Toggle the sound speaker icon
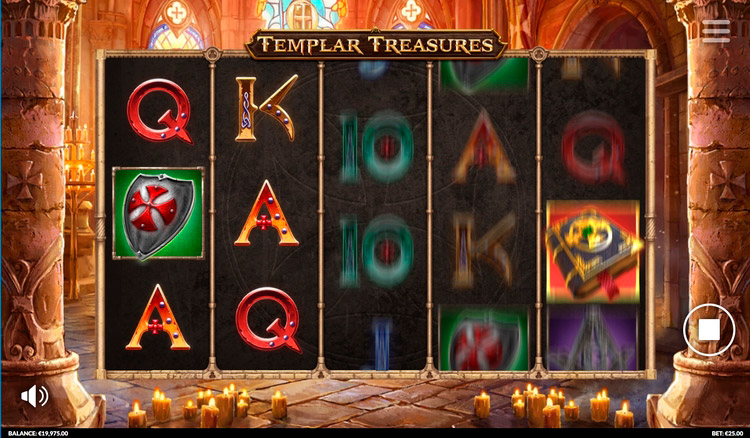This screenshot has height=438, width=750. (x=34, y=396)
